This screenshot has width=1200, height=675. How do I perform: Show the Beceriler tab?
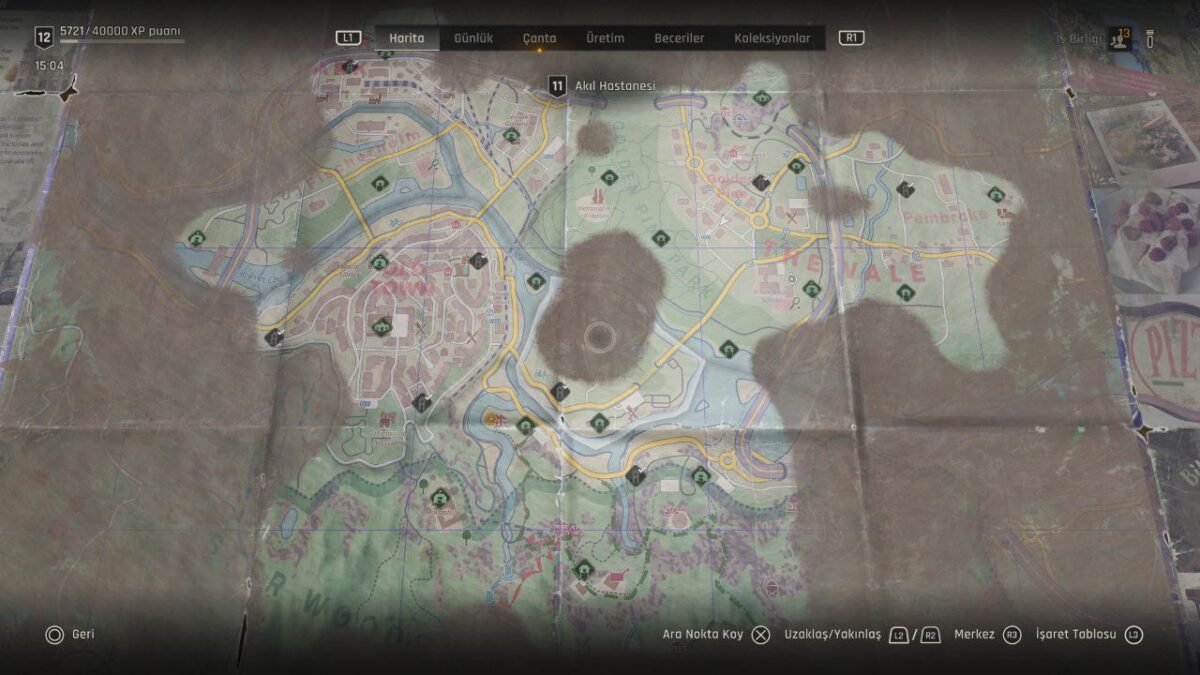click(x=679, y=38)
